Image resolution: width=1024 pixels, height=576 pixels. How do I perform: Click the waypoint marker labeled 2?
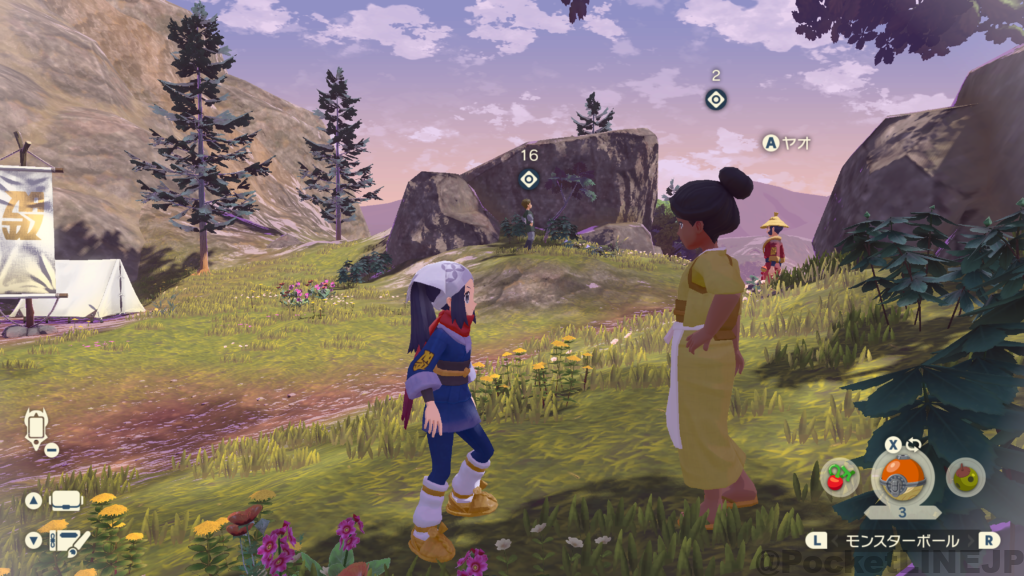pos(715,99)
